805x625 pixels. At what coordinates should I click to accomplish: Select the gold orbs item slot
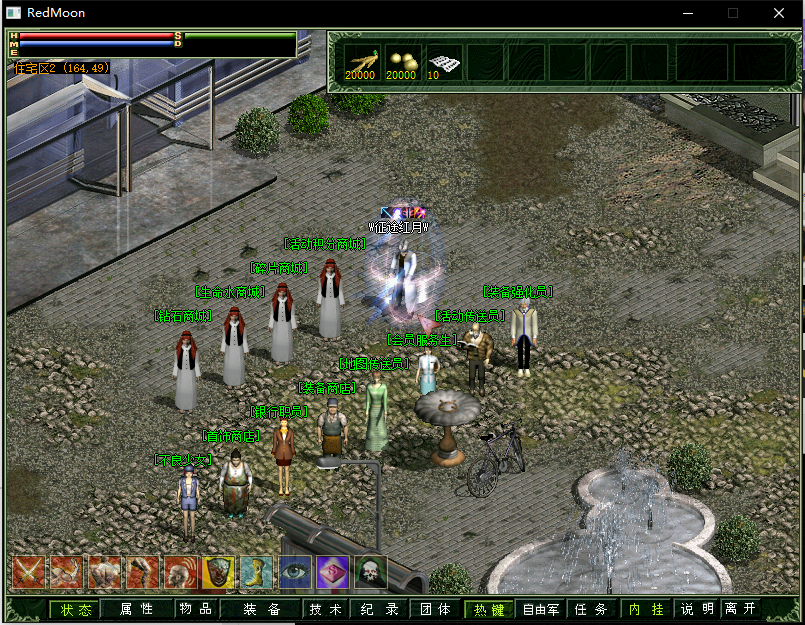click(402, 61)
